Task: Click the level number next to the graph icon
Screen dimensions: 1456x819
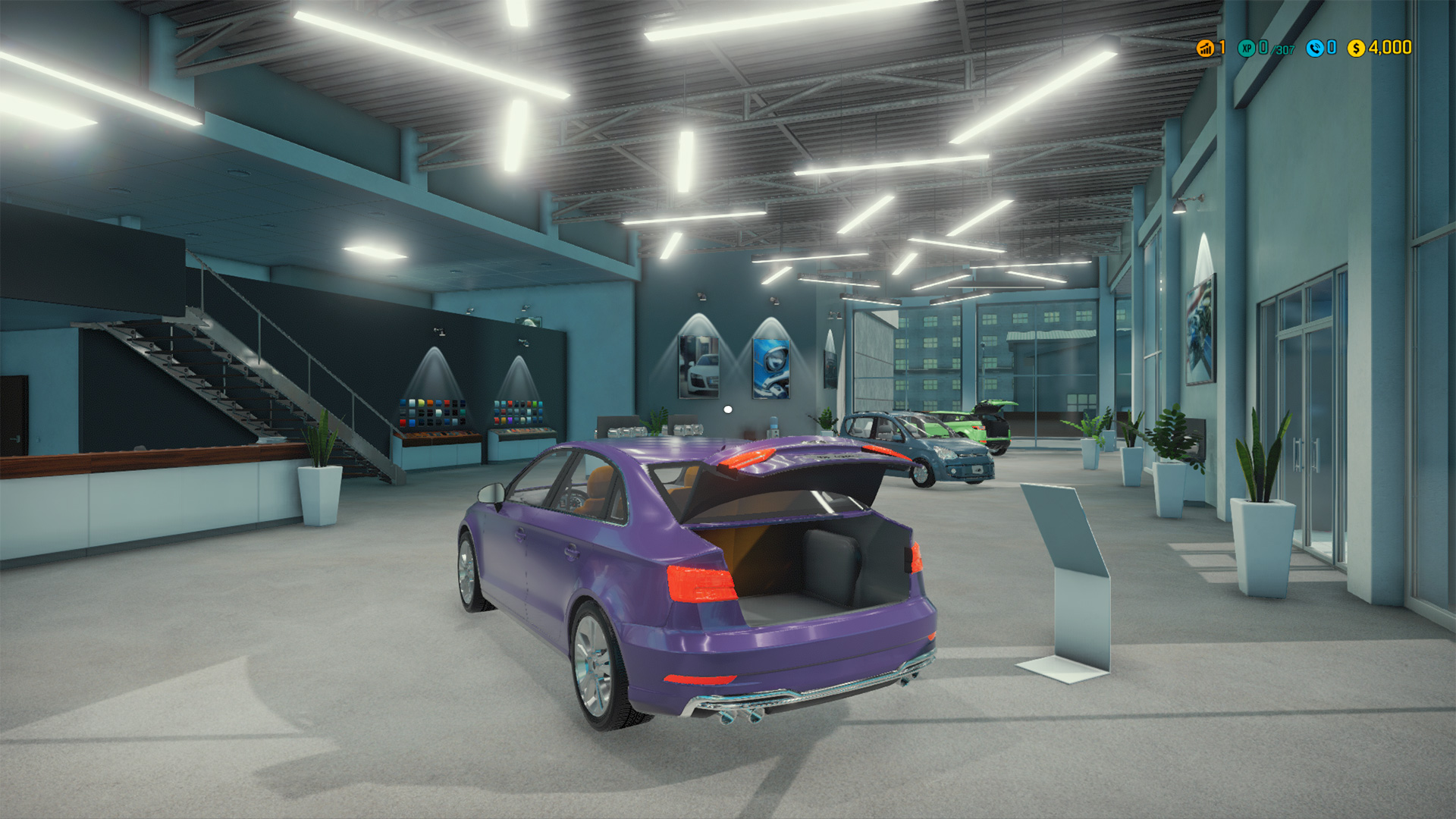Action: 1221,49
